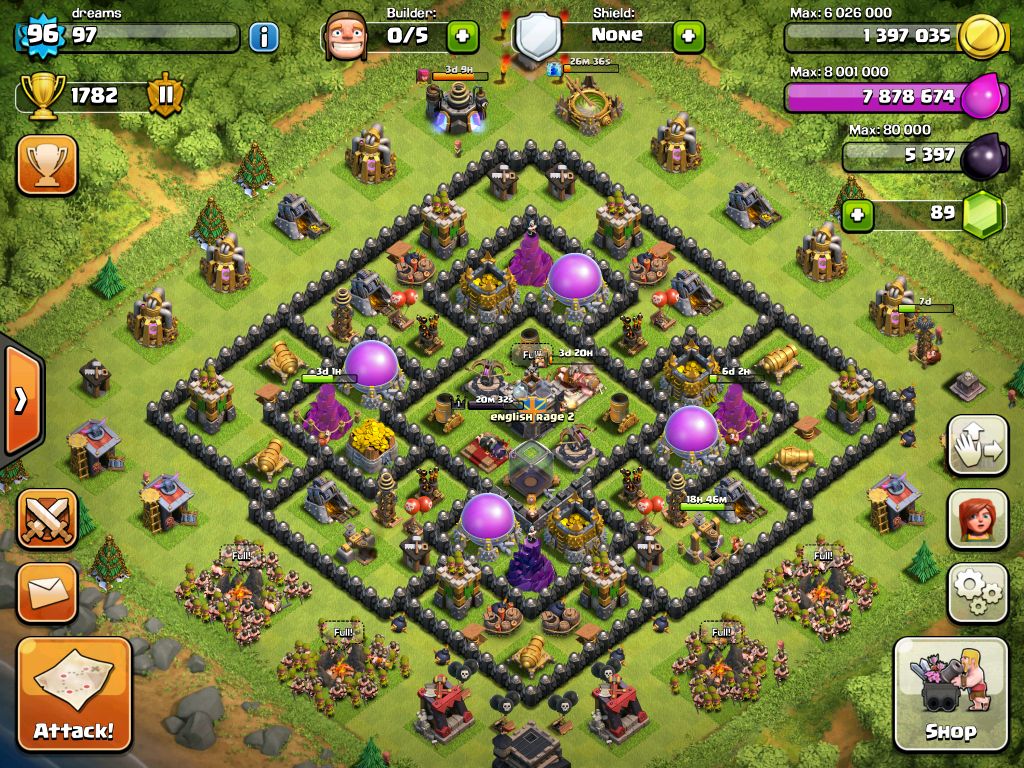Open the village layout editor hand

[x=978, y=445]
